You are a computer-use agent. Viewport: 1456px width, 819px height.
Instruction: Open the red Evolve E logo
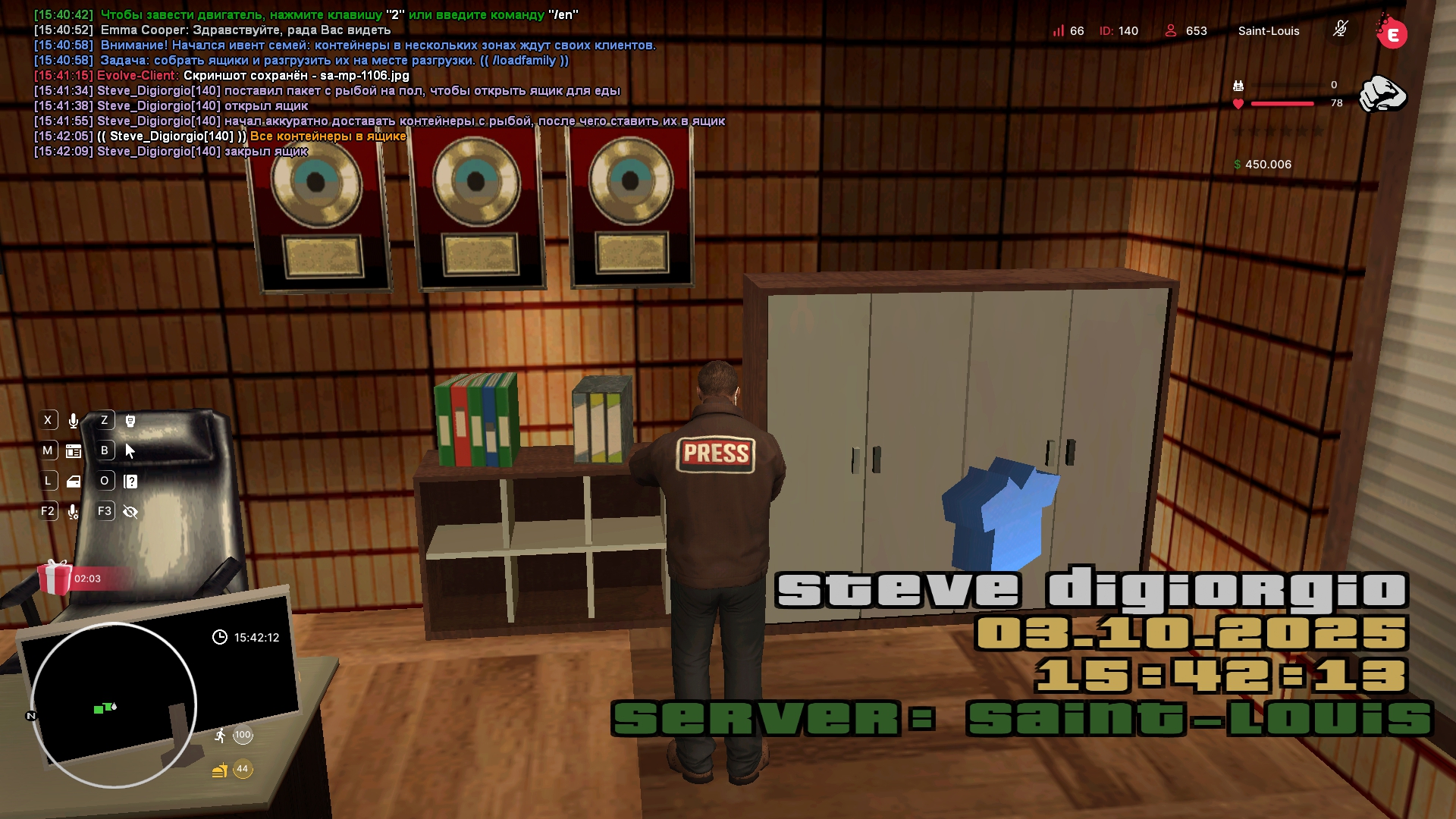(x=1392, y=34)
